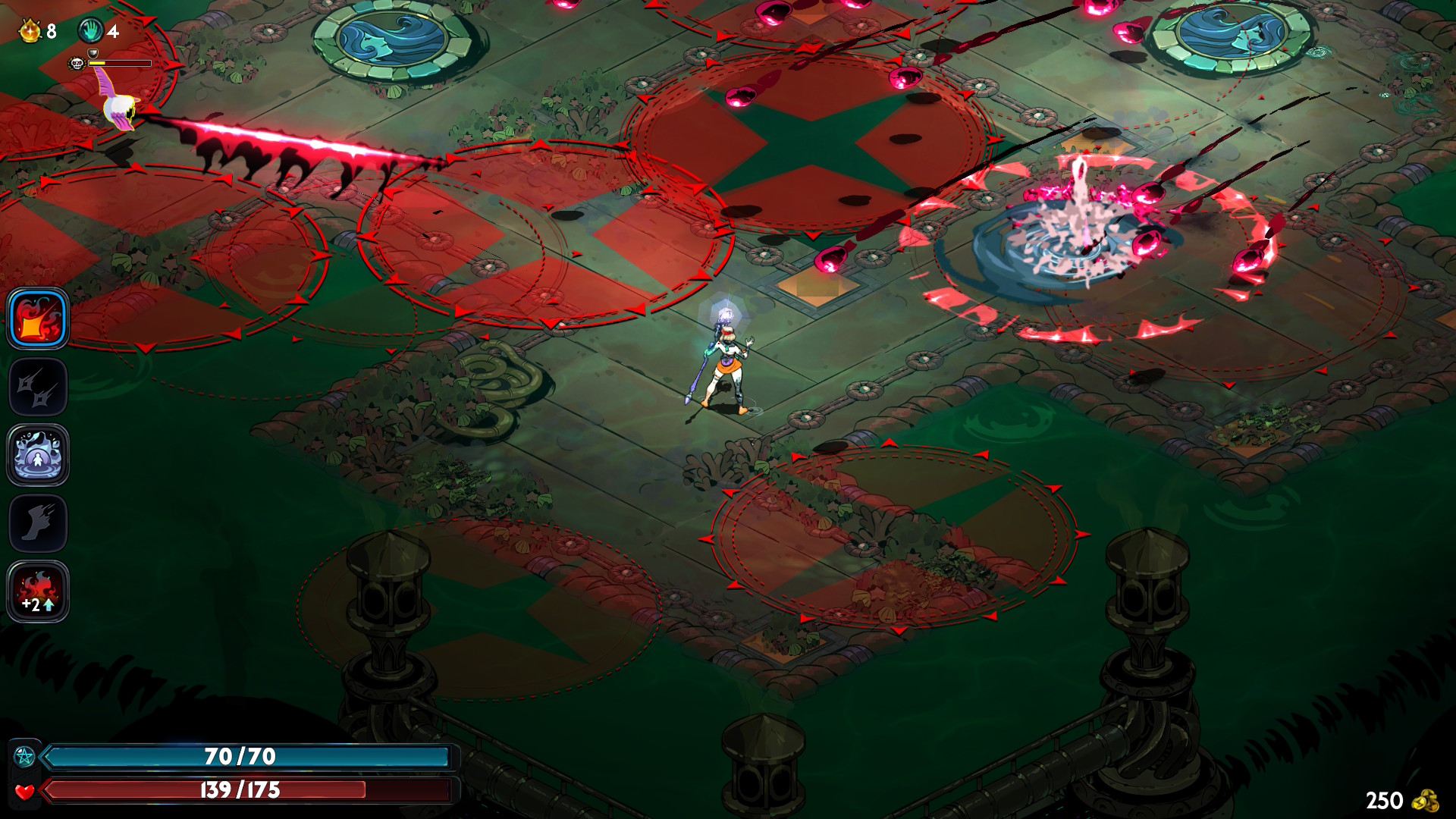Select the glowing hooded figure boon icon
1456x819 pixels.
pos(38,455)
